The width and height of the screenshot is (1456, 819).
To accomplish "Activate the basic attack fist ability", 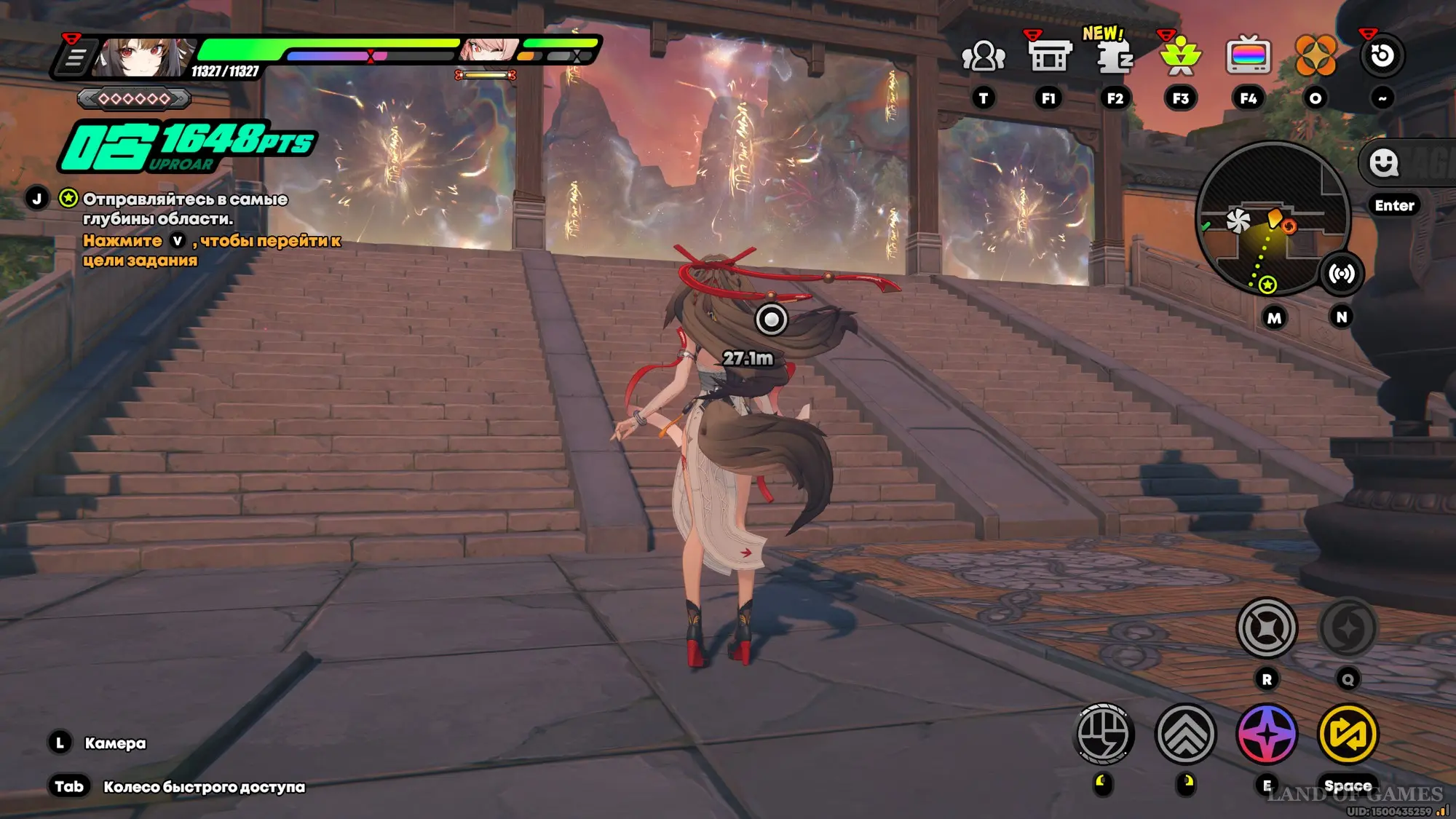I will coord(1104,734).
